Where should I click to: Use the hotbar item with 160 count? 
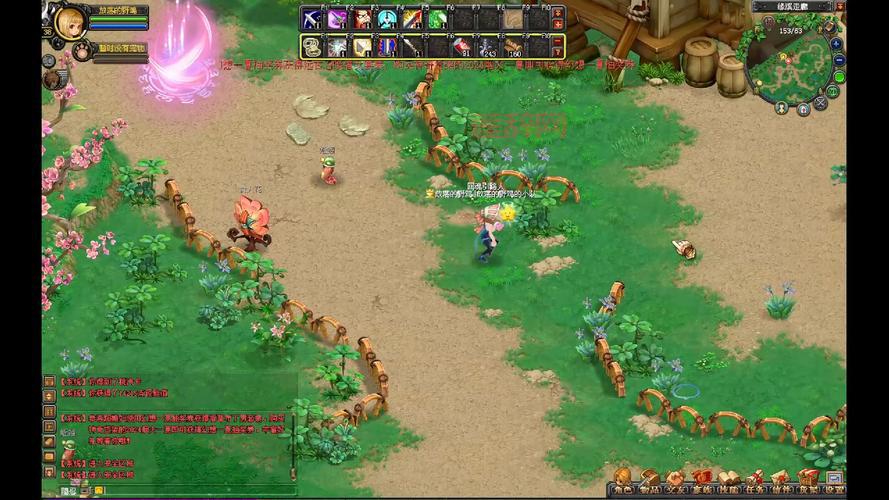tap(513, 46)
